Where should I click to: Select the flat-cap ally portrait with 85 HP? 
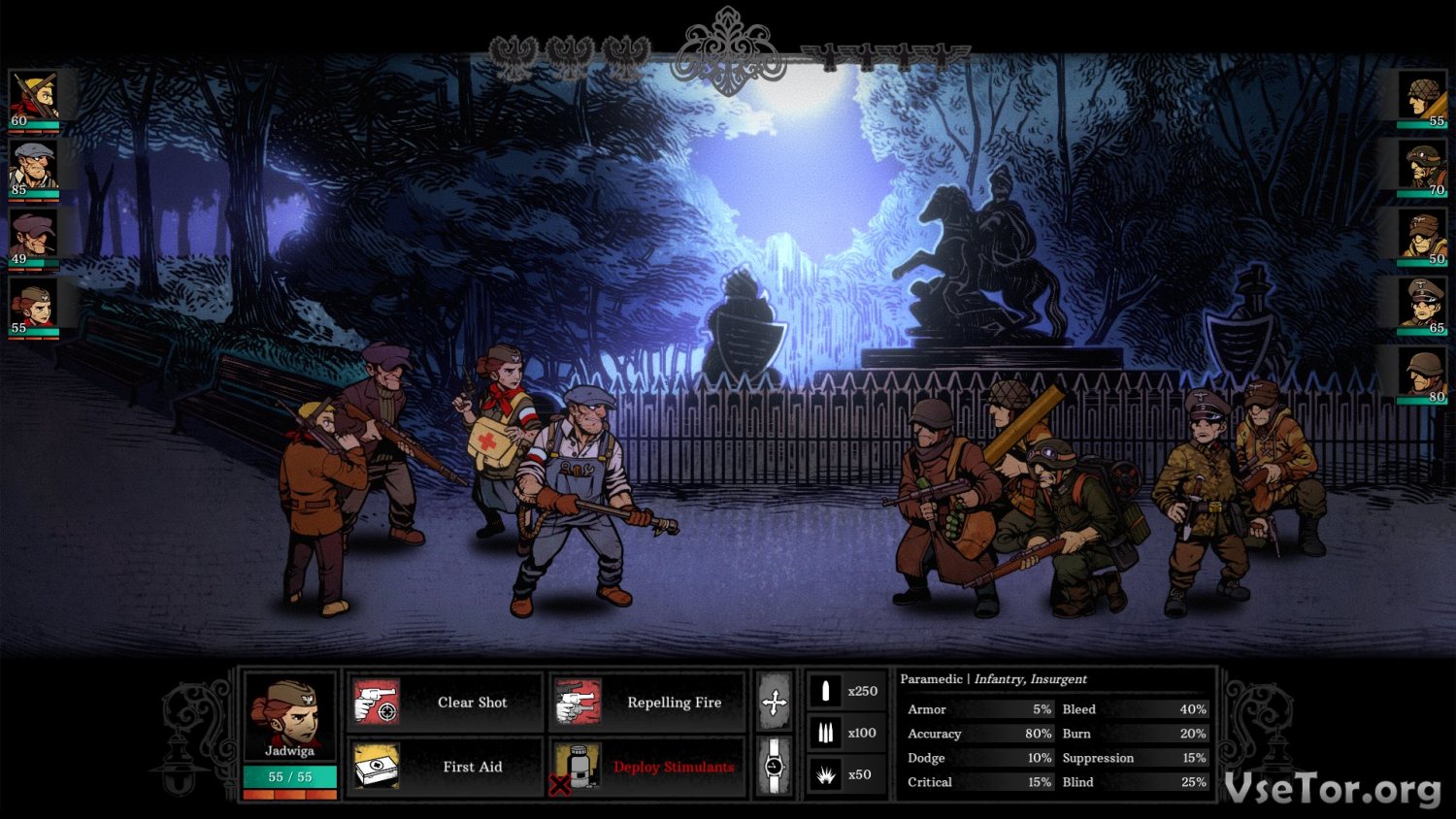34,168
